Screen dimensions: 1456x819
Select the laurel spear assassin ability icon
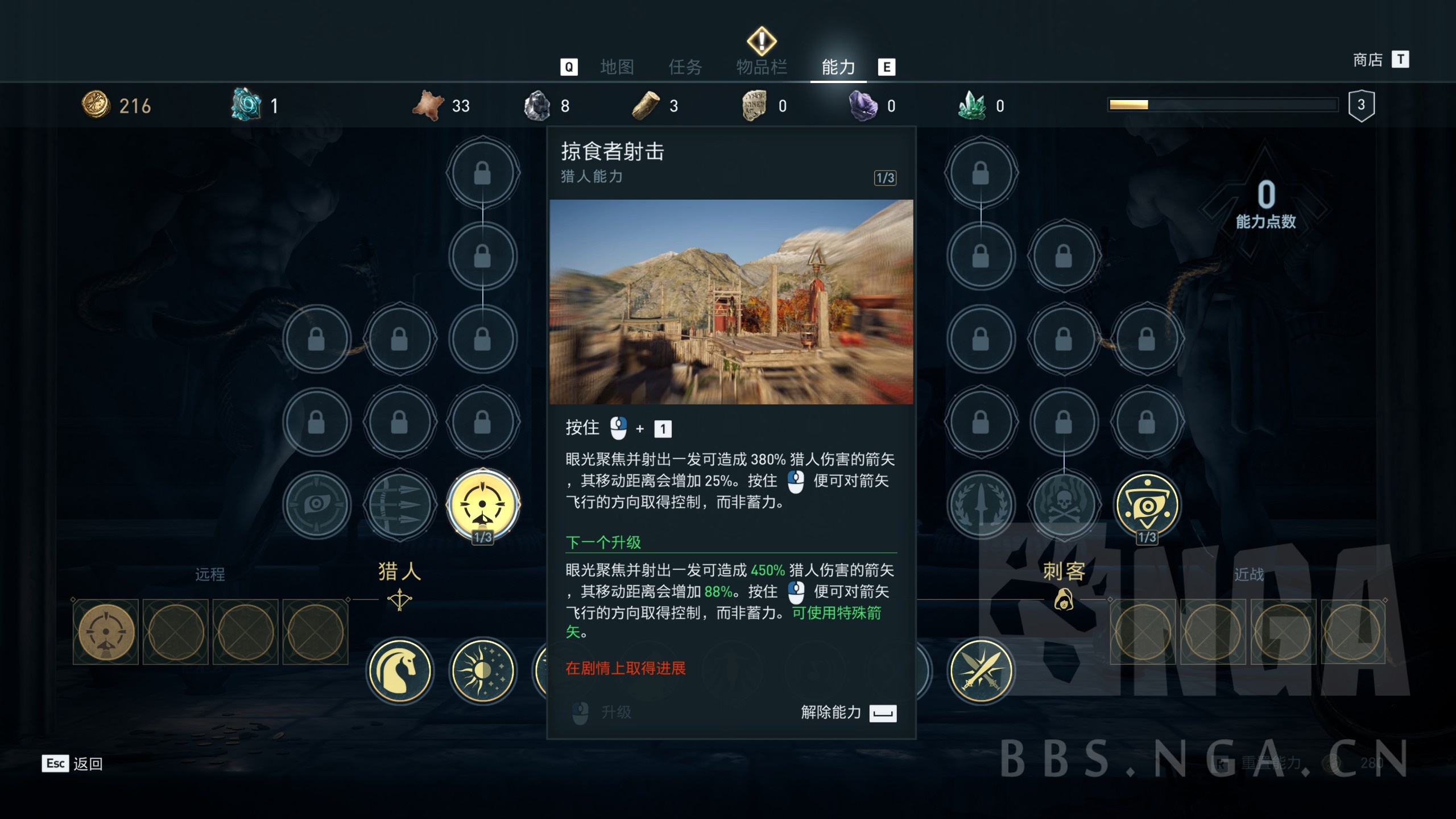[981, 503]
